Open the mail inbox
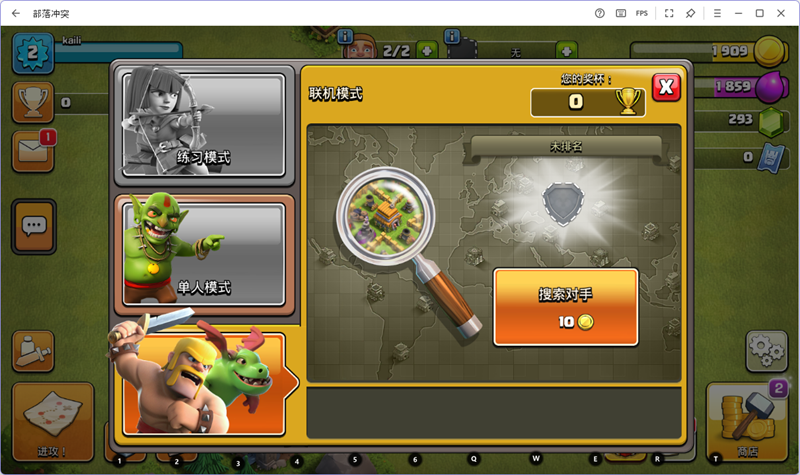Screen dimensions: 800x475 click(33, 151)
